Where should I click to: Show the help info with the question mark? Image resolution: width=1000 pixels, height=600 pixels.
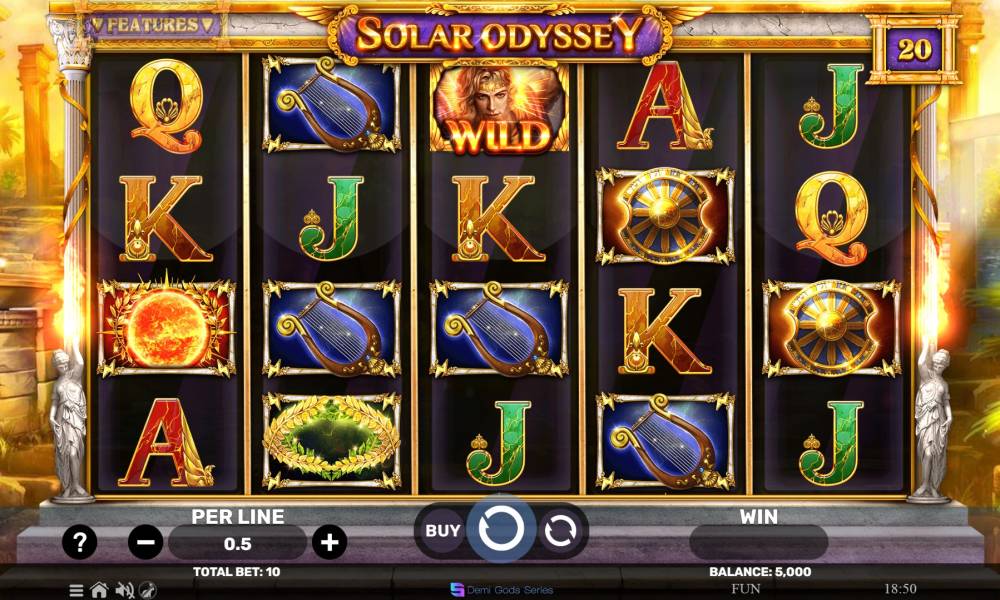(80, 543)
